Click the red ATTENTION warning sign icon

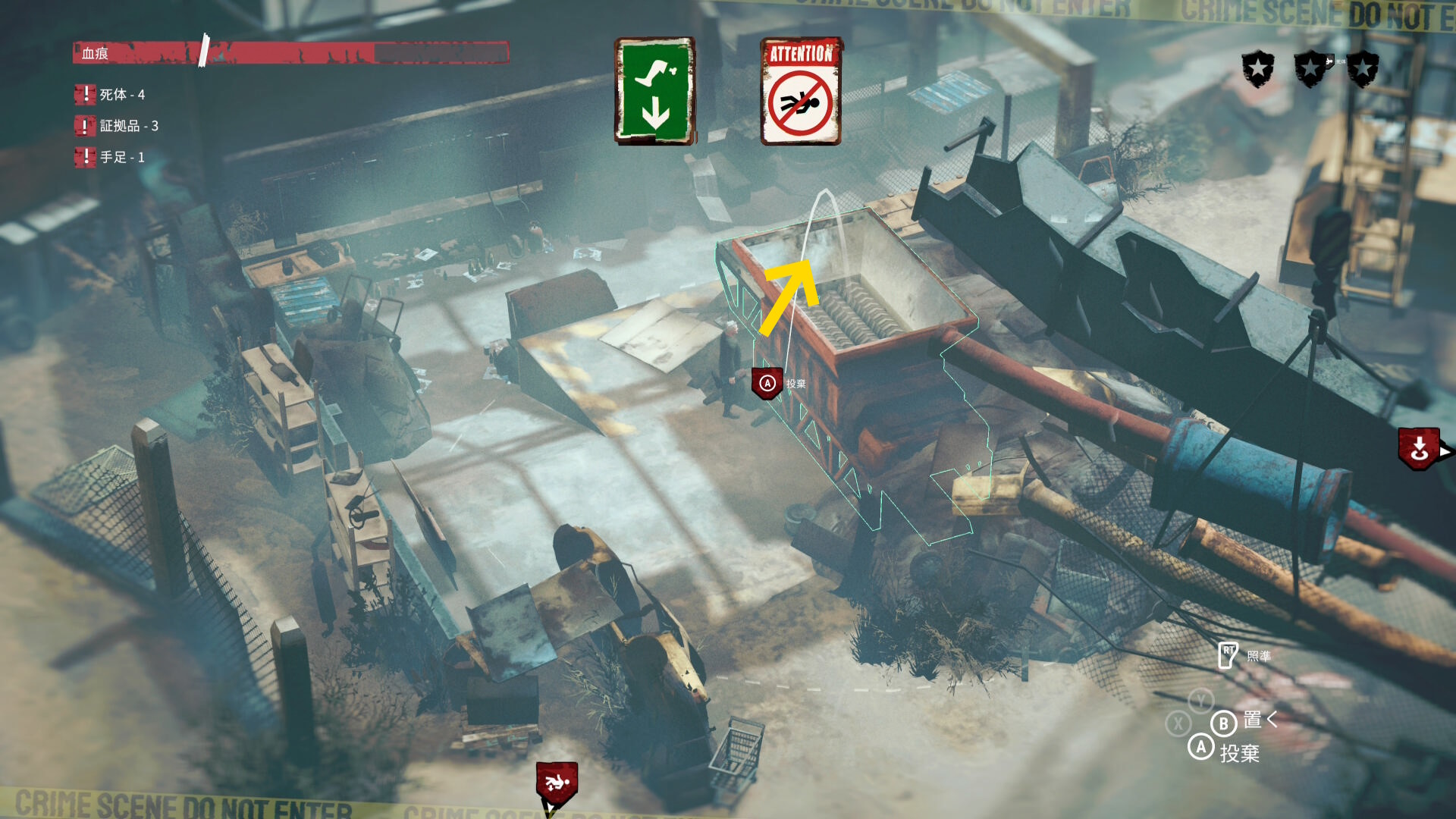[x=801, y=91]
